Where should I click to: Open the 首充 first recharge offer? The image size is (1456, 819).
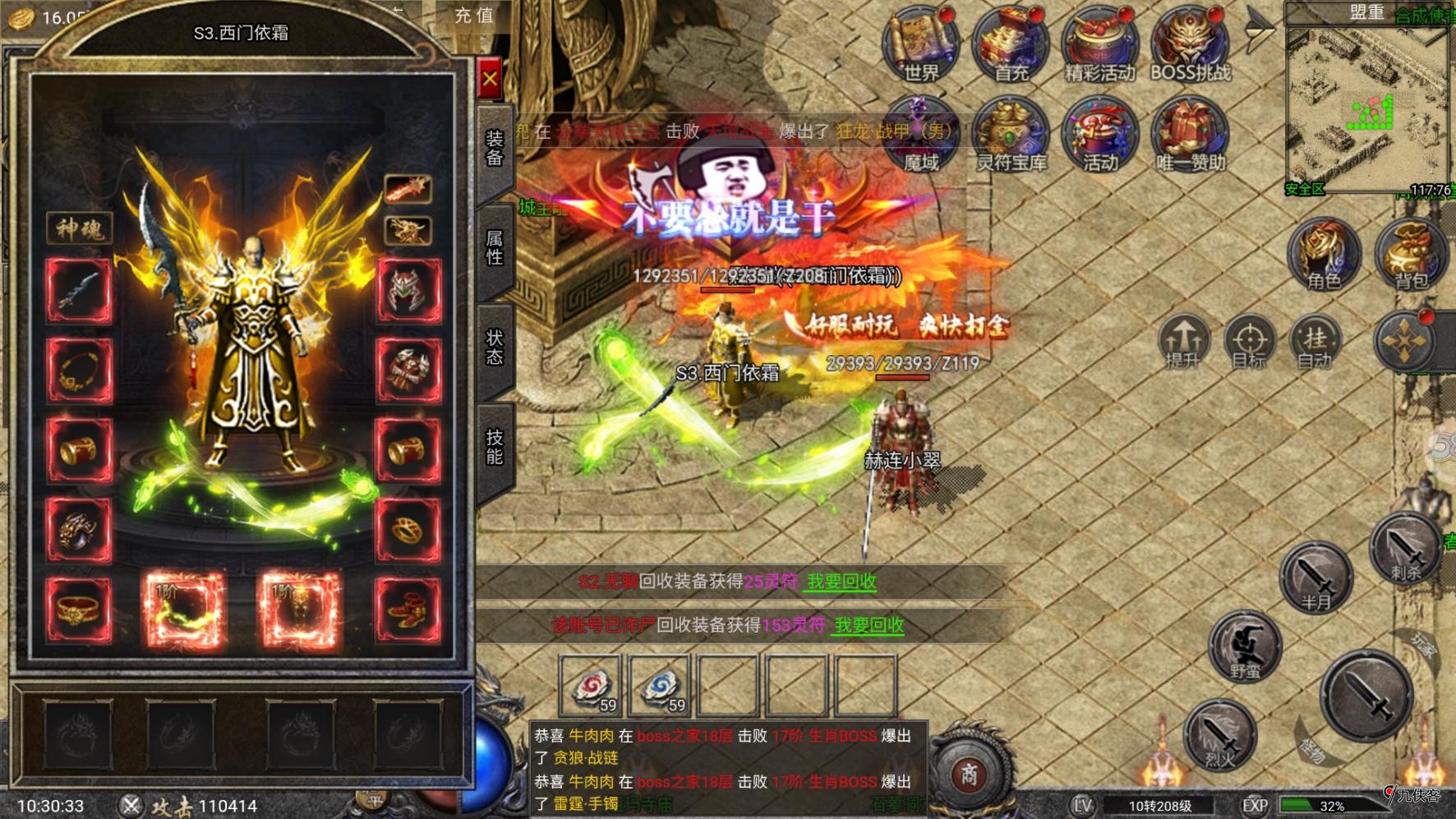(1011, 47)
